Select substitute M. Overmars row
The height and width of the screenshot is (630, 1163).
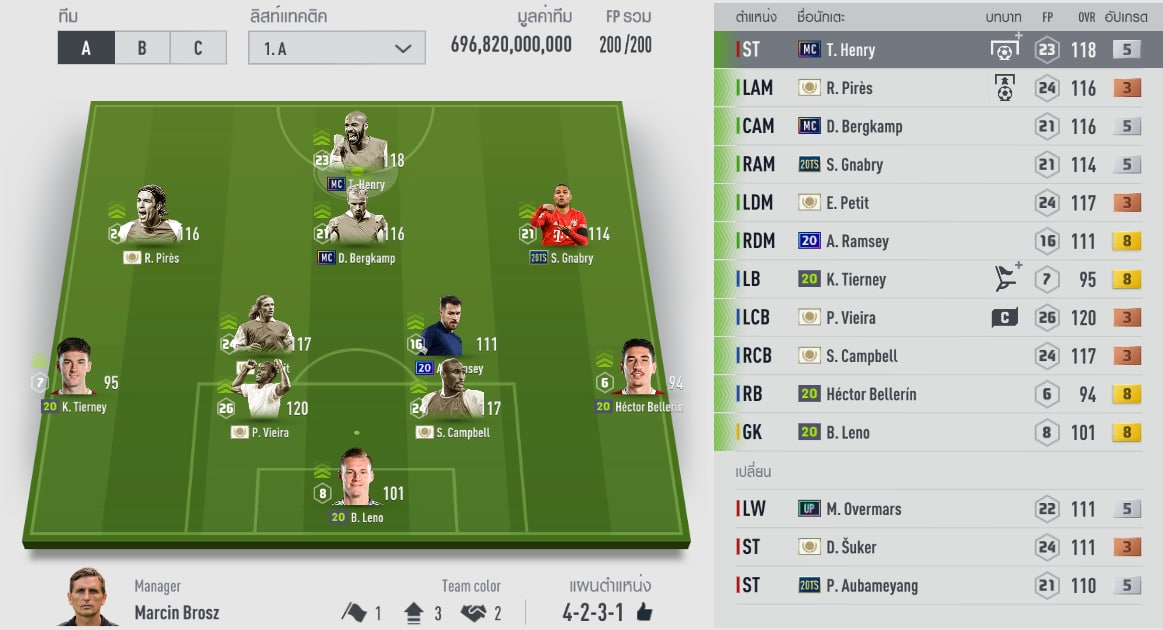pos(938,509)
